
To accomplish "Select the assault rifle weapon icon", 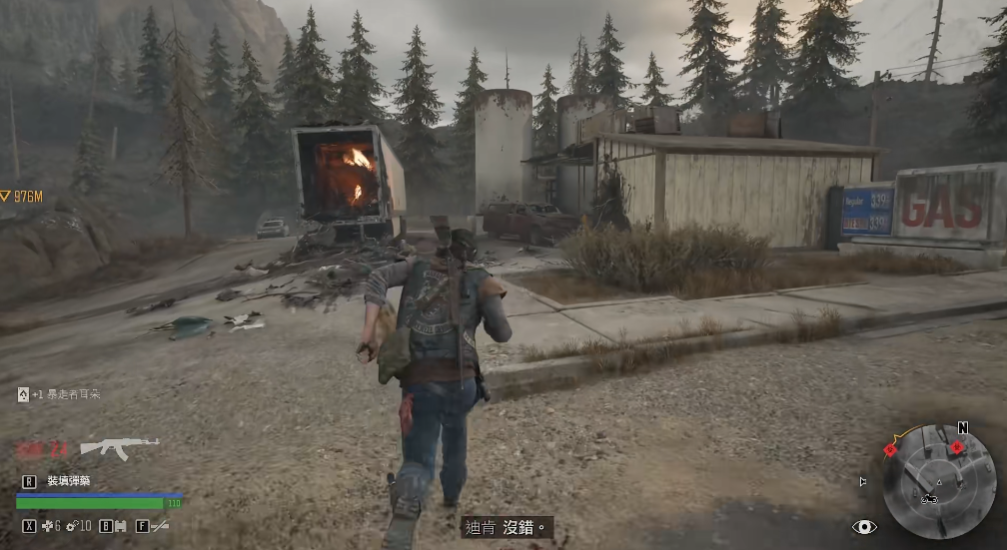I will pyautogui.click(x=119, y=447).
